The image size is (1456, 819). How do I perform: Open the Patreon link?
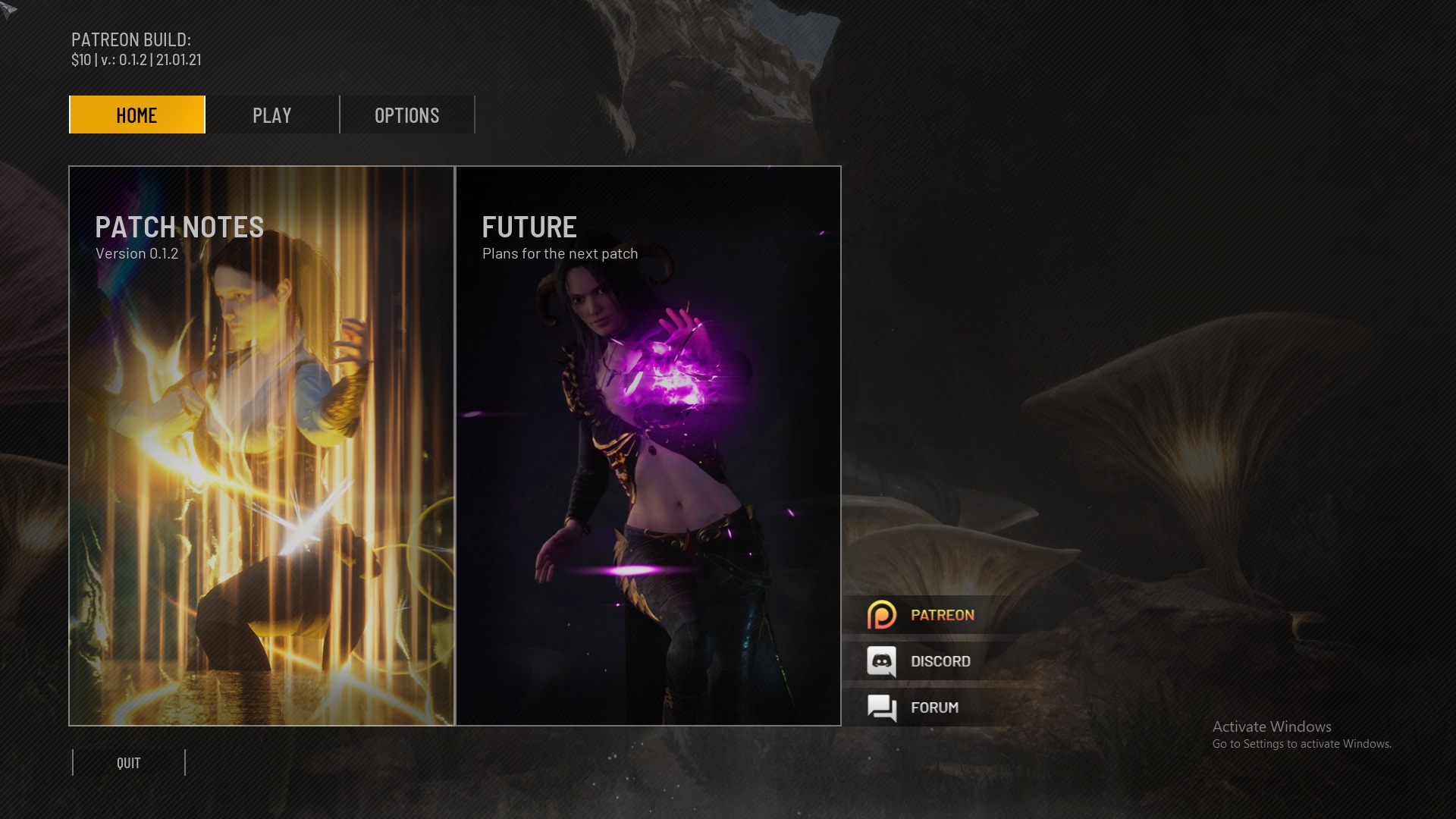coord(941,615)
